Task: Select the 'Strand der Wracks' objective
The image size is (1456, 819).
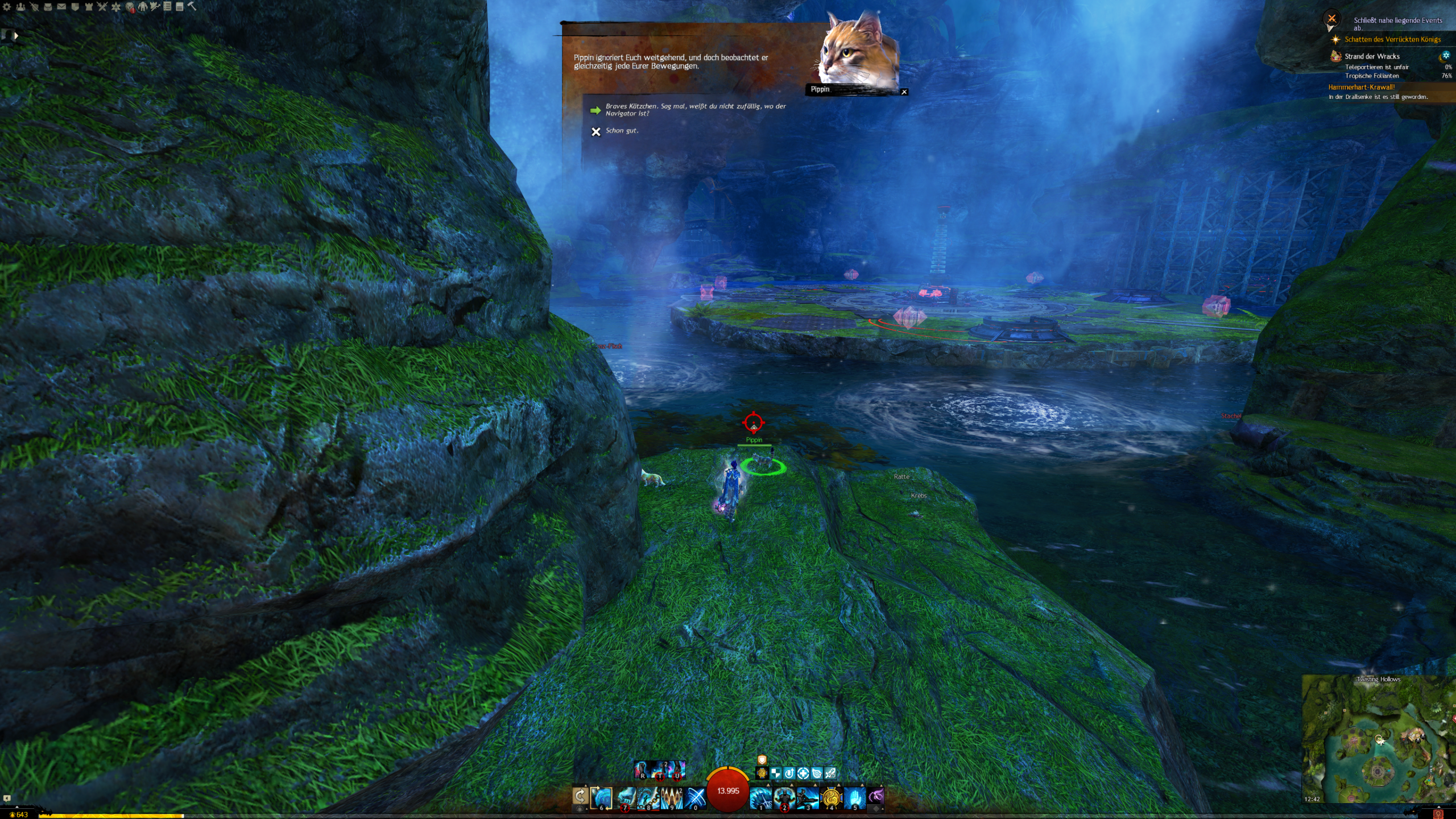Action: coord(1372,56)
